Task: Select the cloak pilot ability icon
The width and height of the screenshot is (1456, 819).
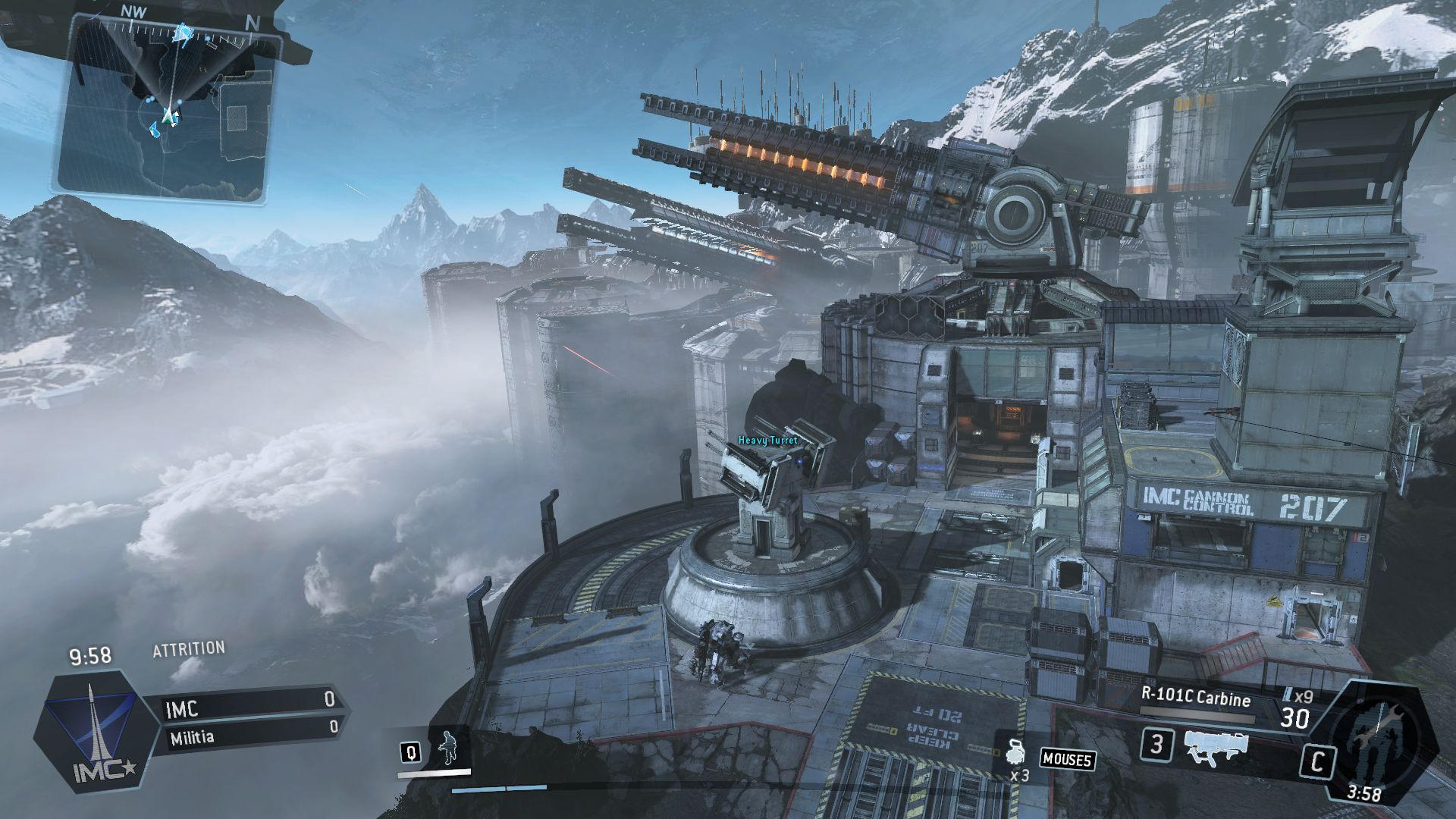Action: coord(448,748)
